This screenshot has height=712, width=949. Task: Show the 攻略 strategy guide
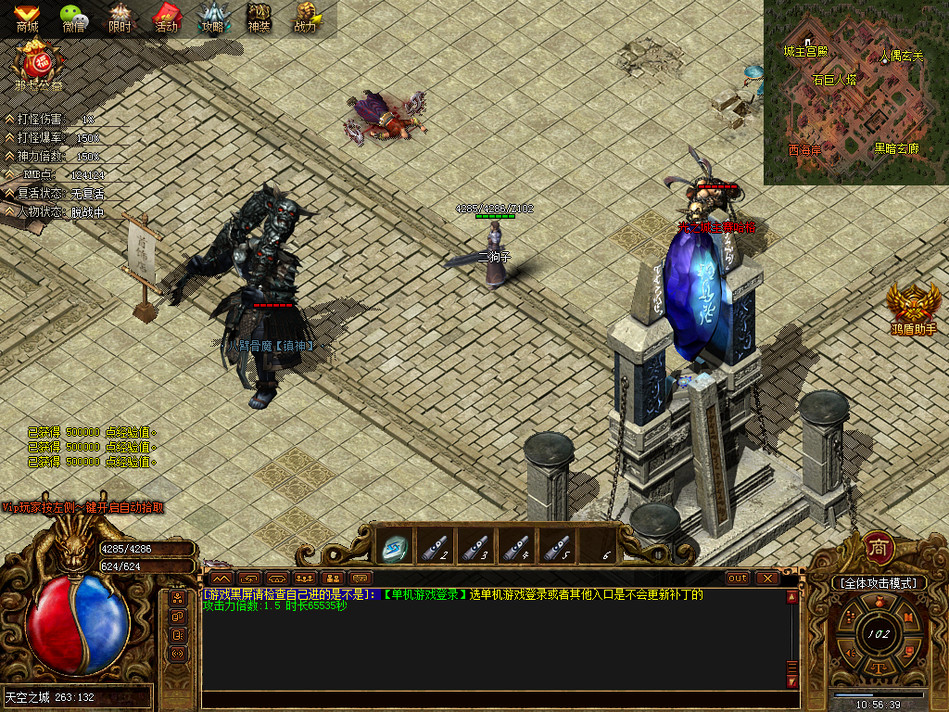pyautogui.click(x=212, y=17)
